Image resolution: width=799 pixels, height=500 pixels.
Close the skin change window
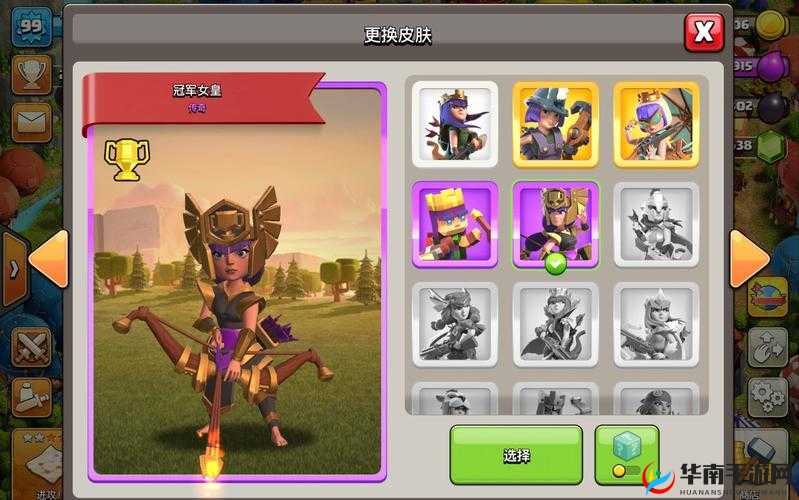coord(704,33)
